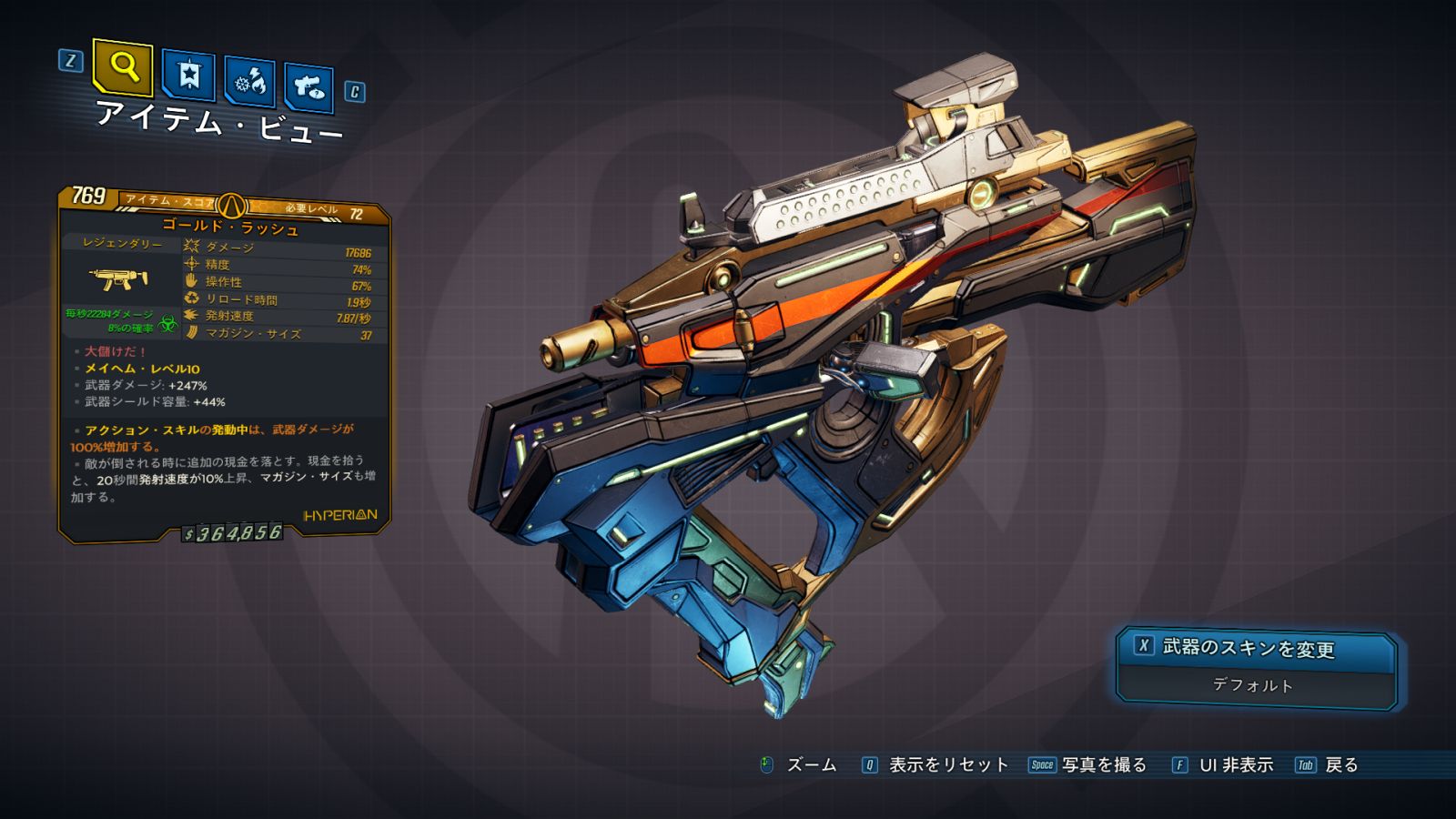Open the snowflake, lightning and flame elements tab
The width and height of the screenshot is (1456, 819).
(250, 83)
